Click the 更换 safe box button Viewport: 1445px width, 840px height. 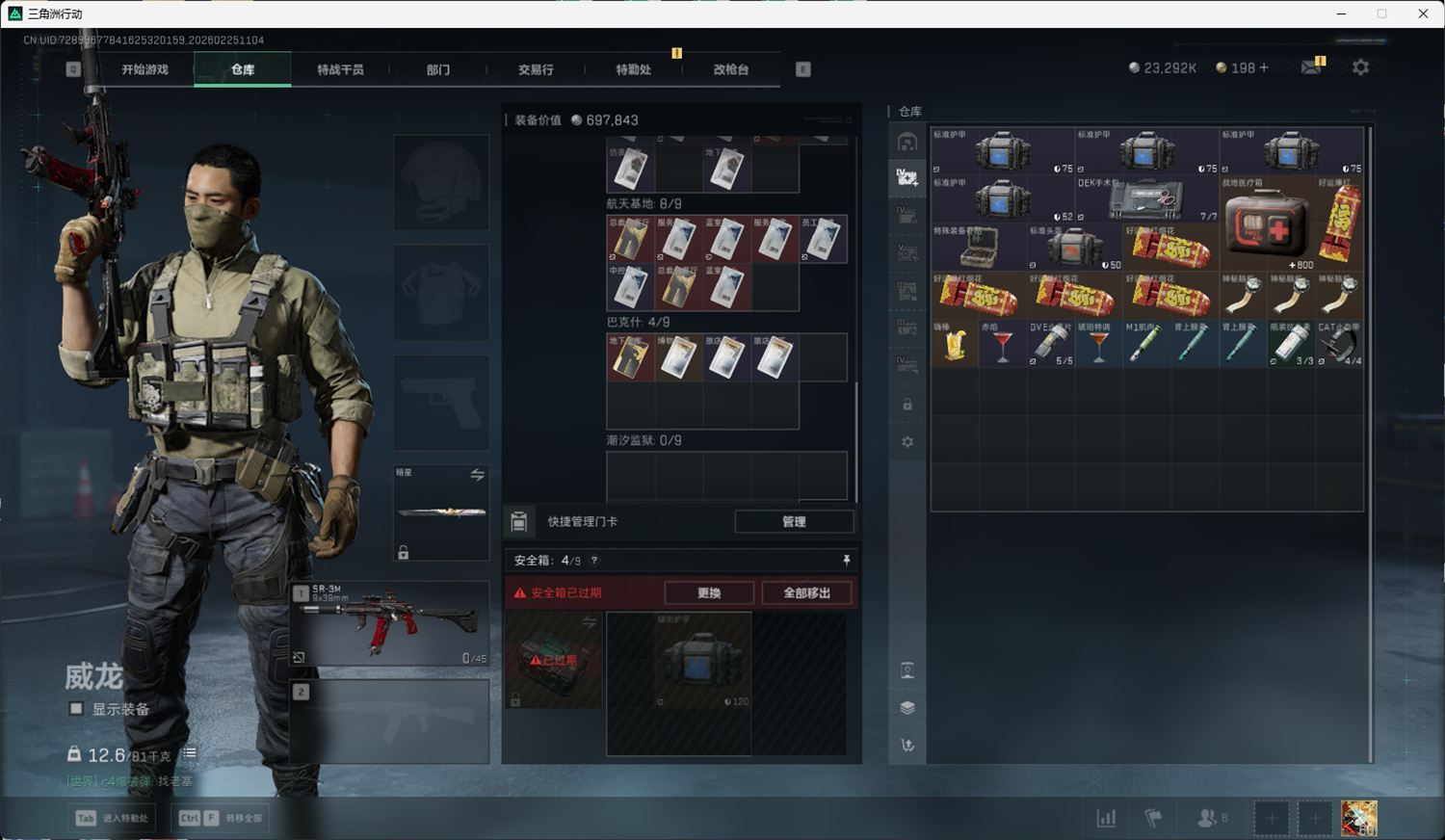tap(709, 592)
